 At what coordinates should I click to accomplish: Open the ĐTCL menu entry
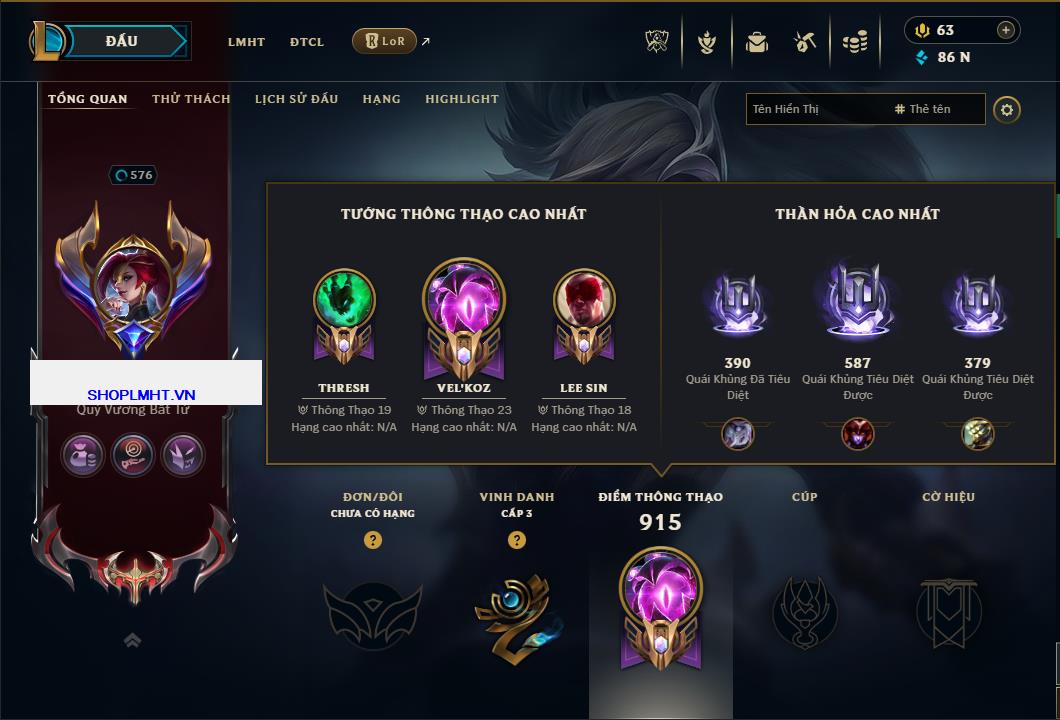click(307, 42)
